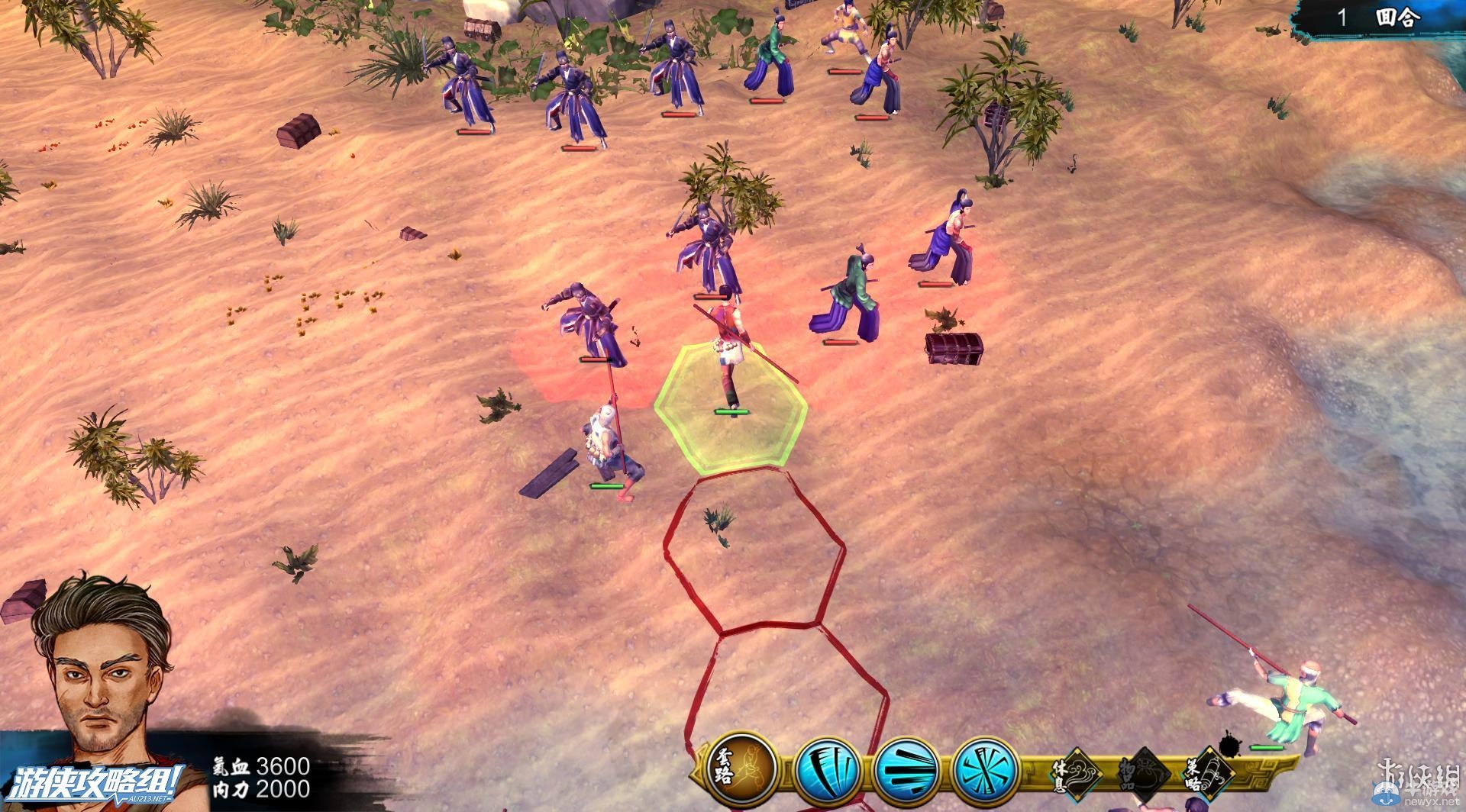
Task: Select the radial burst skill icon
Action: 985,768
